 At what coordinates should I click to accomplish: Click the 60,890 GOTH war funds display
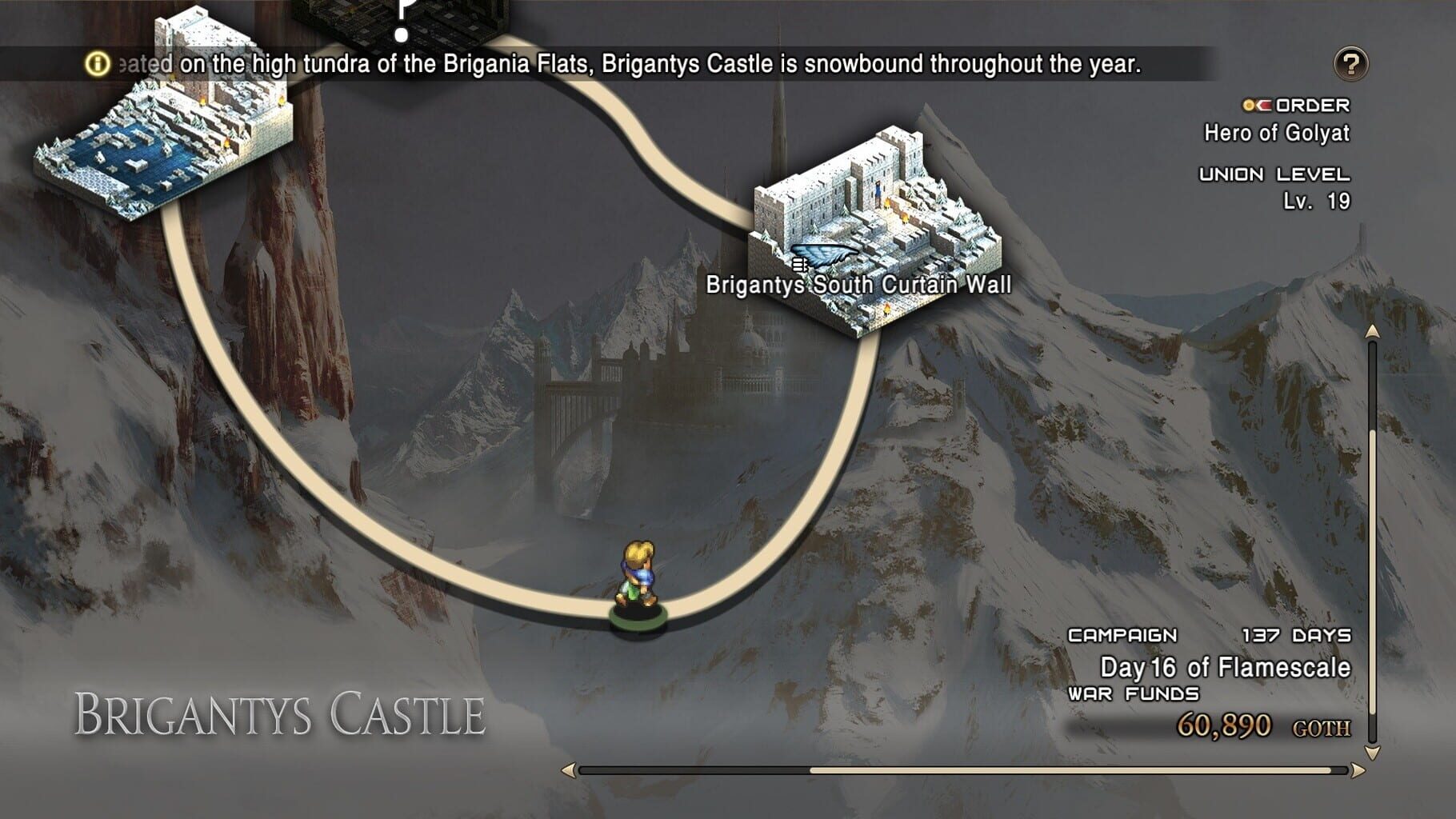tap(1264, 728)
